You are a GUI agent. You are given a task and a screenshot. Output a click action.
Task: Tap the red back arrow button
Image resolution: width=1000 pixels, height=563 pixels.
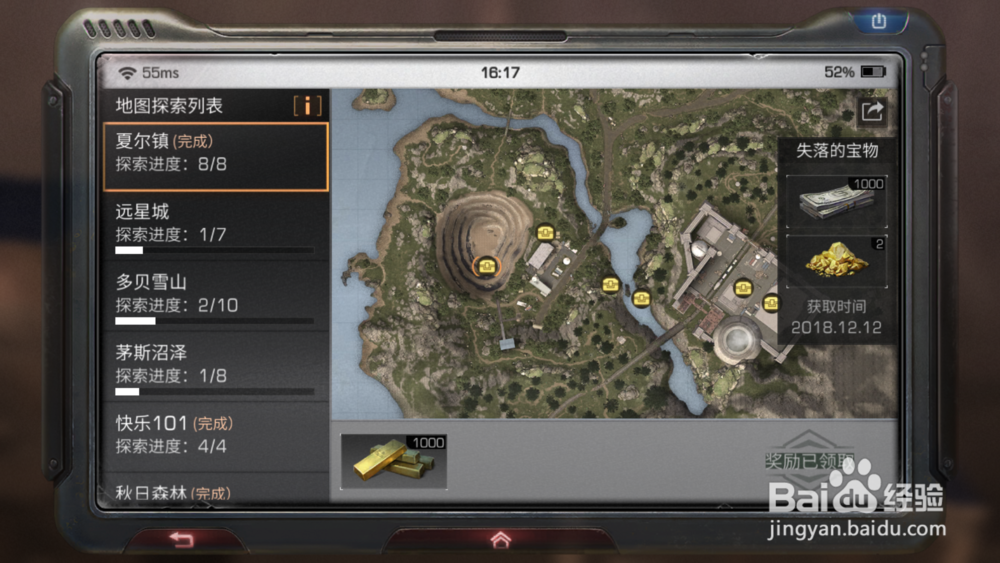coord(180,540)
